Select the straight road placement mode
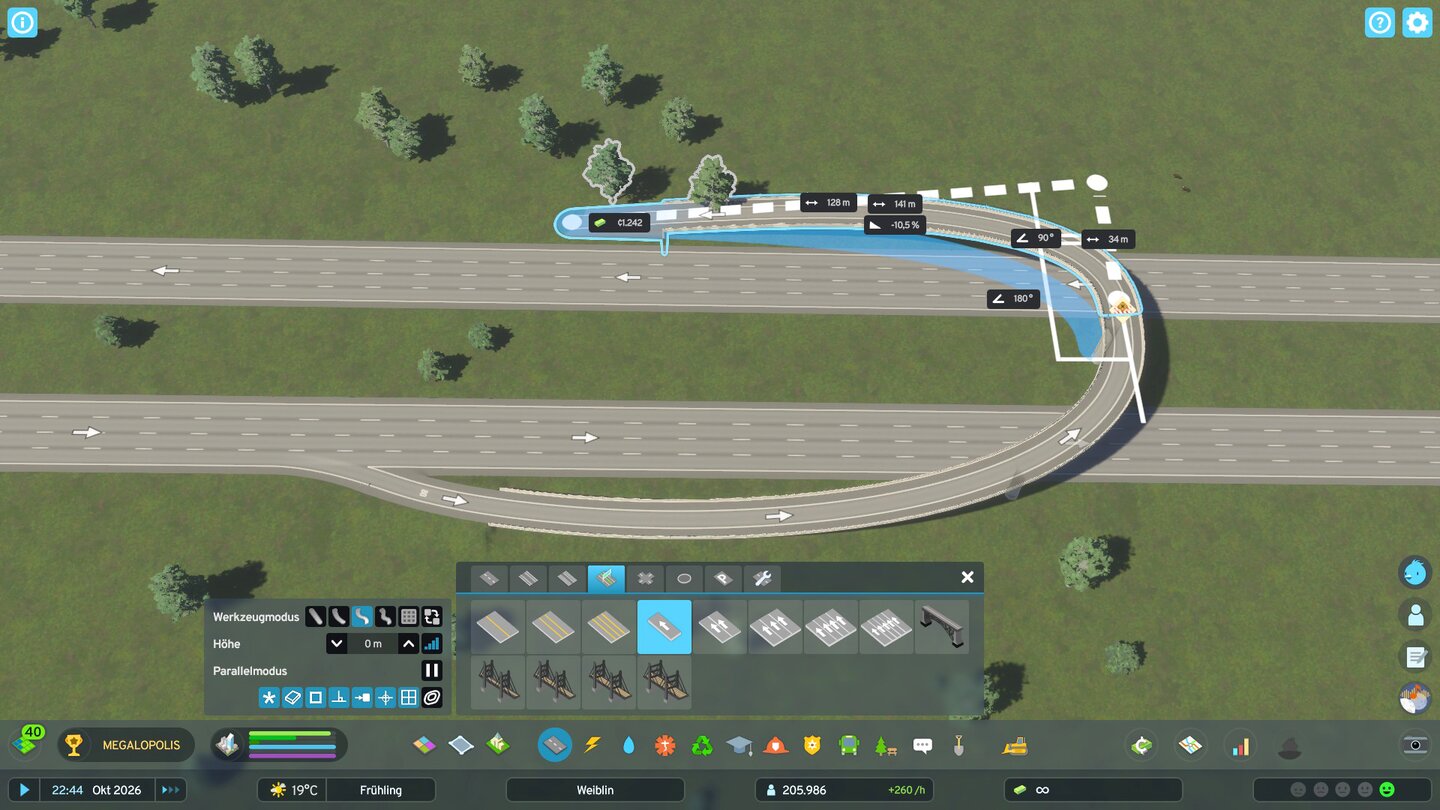1440x810 pixels. click(315, 617)
